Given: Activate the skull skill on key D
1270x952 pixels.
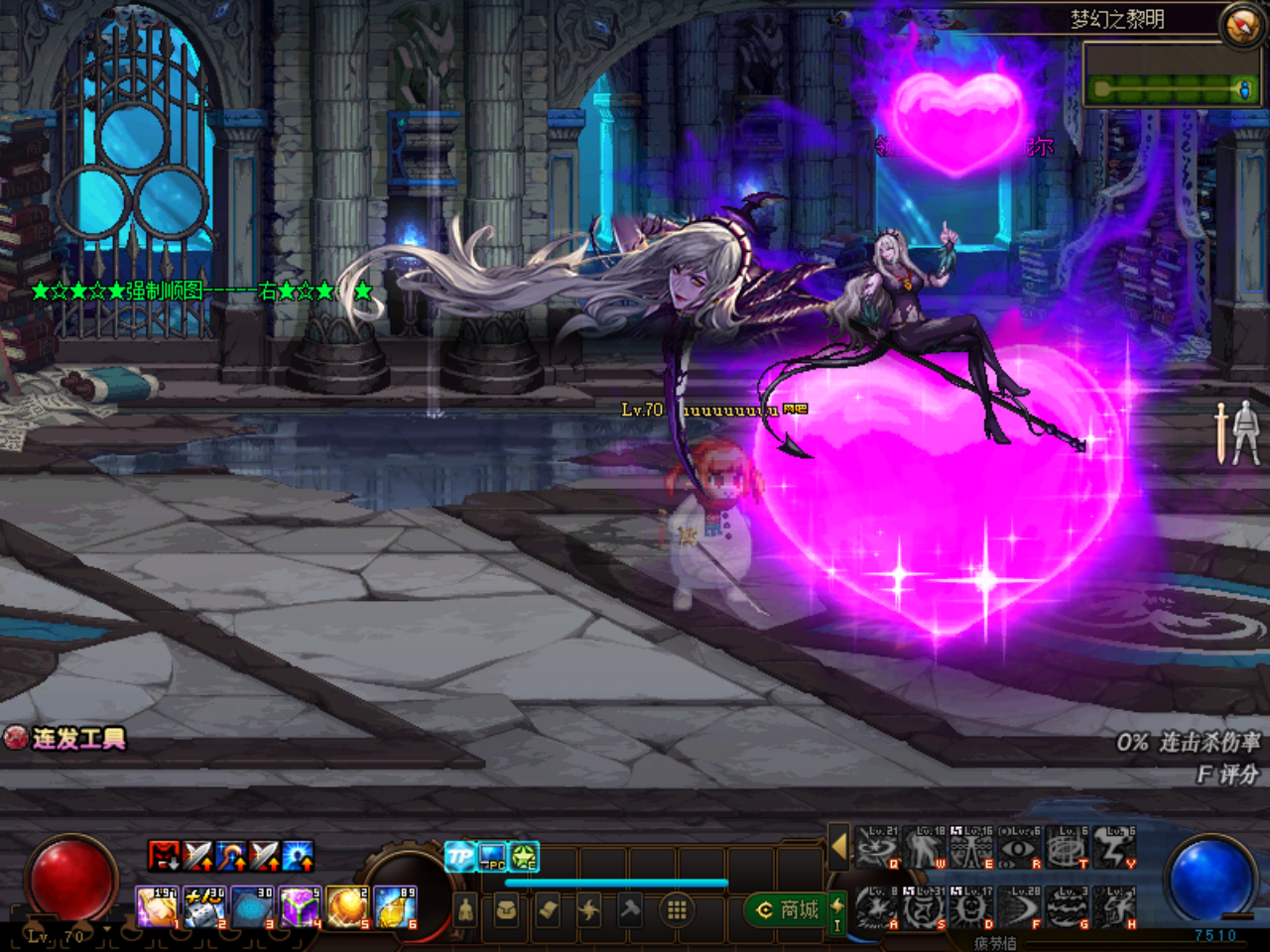Looking at the screenshot, I should (x=972, y=907).
